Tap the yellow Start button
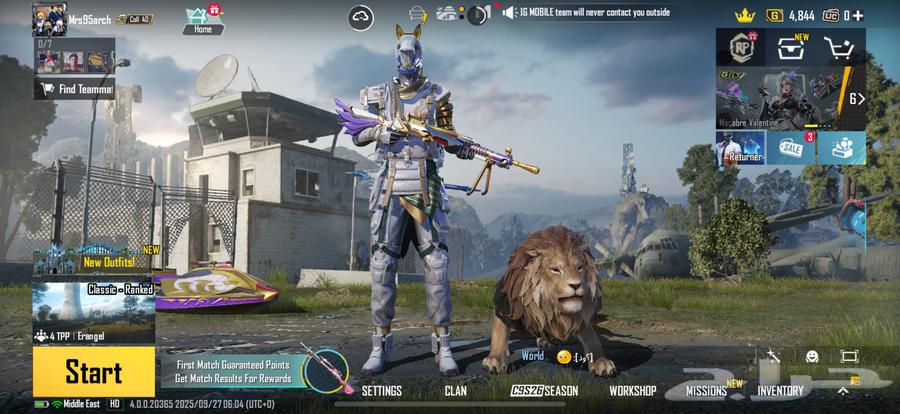This screenshot has height=414, width=900. click(93, 371)
